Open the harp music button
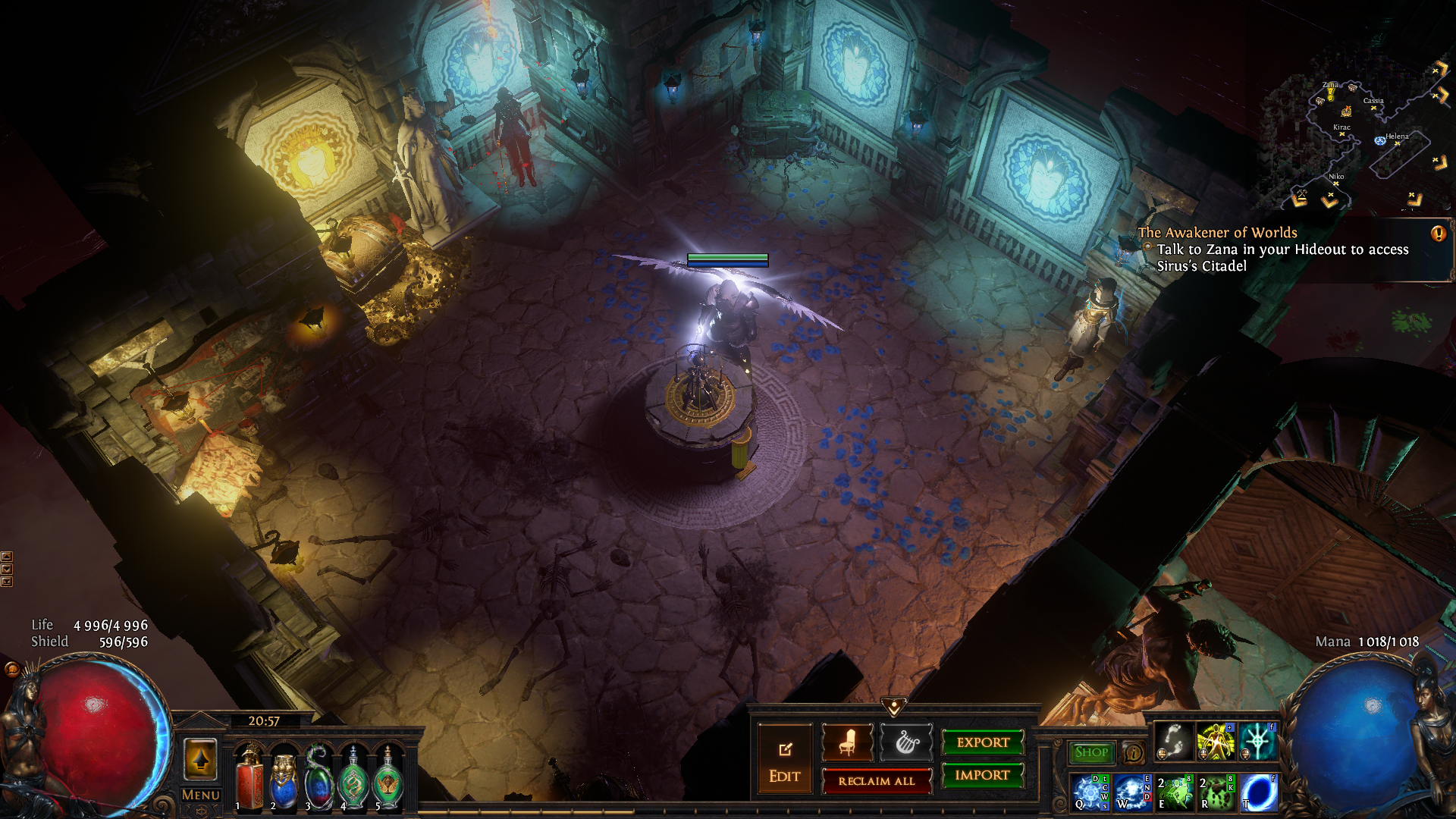The height and width of the screenshot is (819, 1456). click(x=905, y=742)
